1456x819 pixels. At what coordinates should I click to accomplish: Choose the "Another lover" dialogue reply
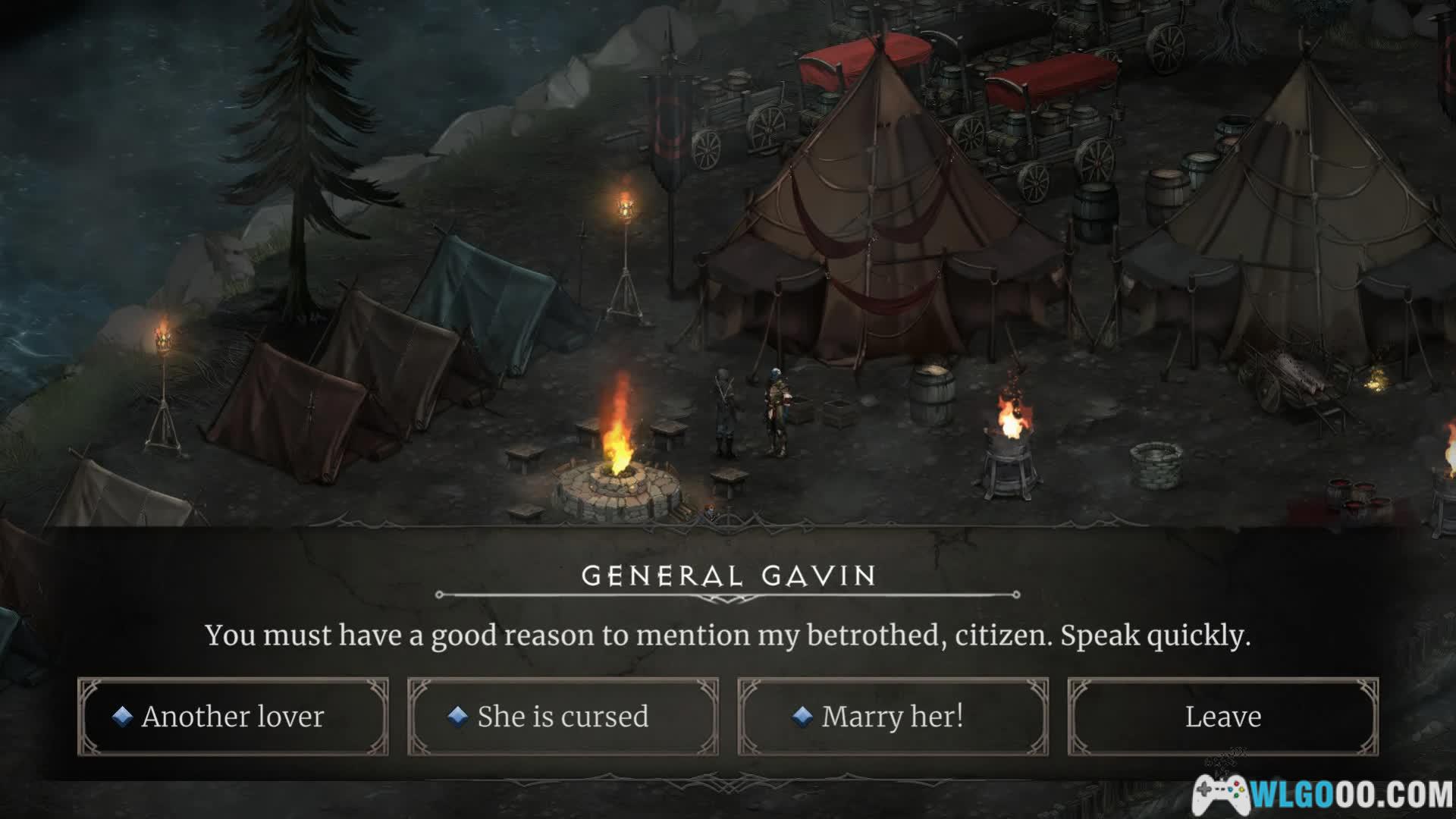233,717
